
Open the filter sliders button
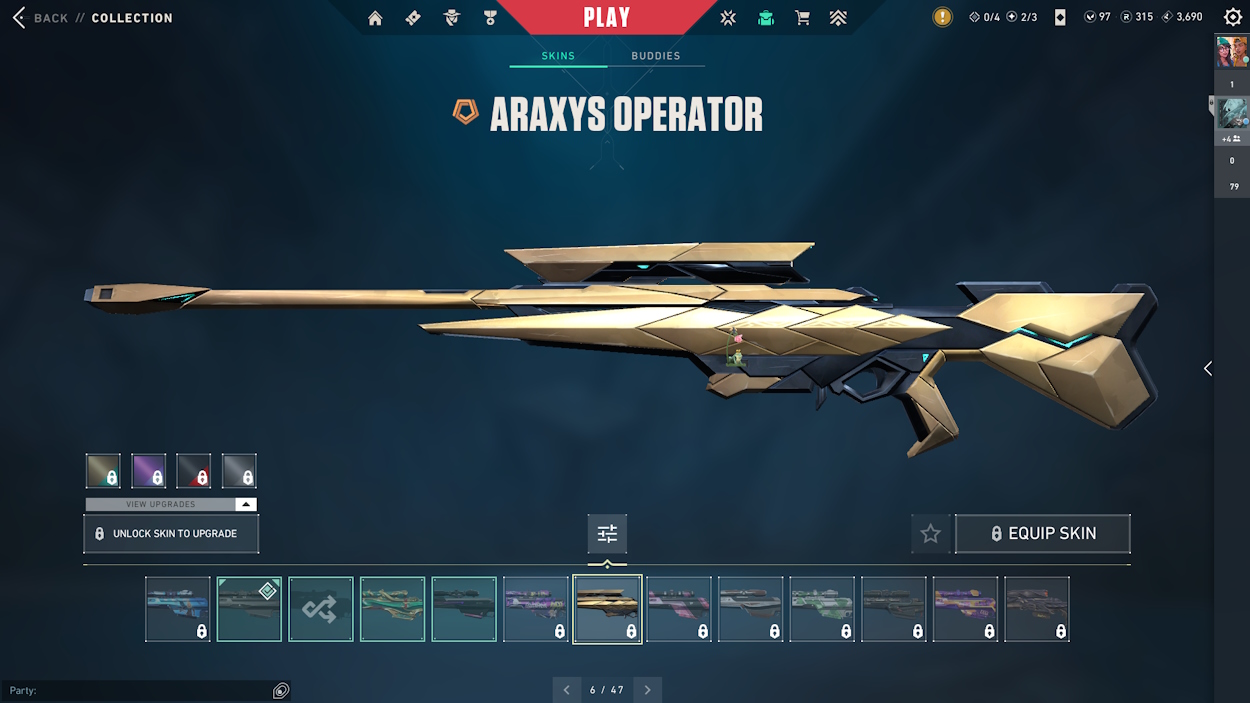click(x=607, y=534)
